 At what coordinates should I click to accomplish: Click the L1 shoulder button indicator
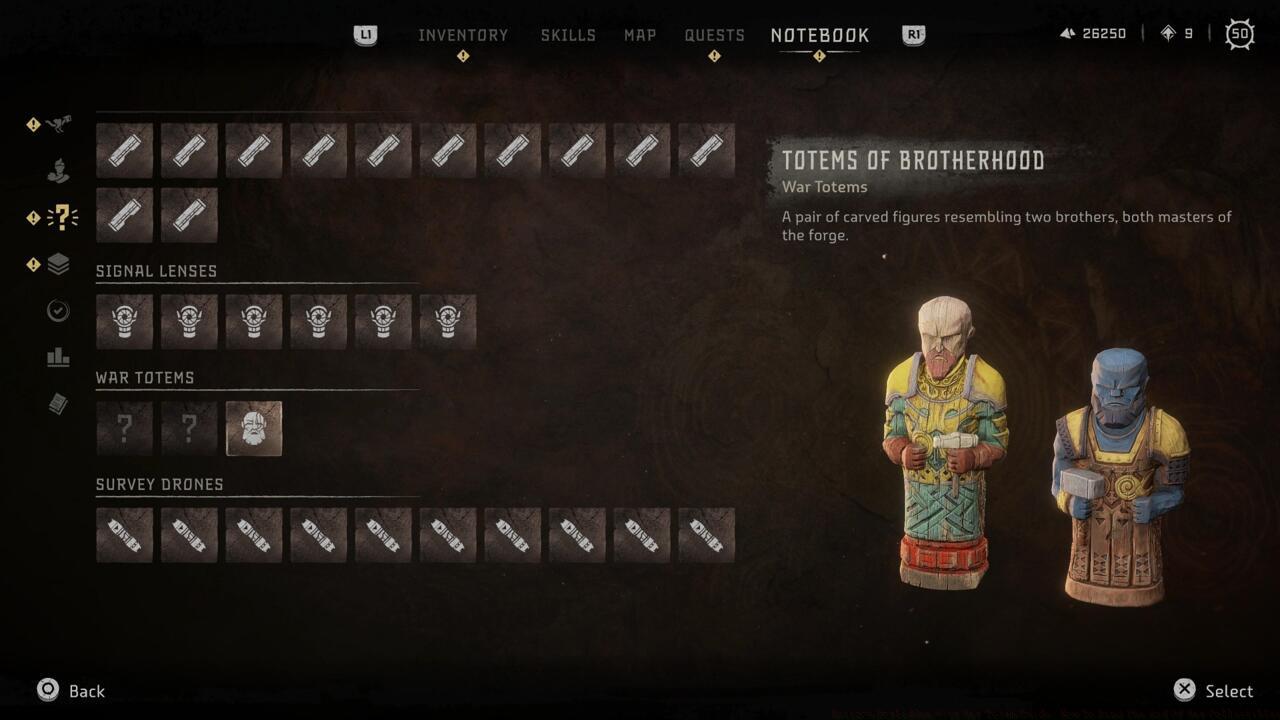pyautogui.click(x=365, y=33)
